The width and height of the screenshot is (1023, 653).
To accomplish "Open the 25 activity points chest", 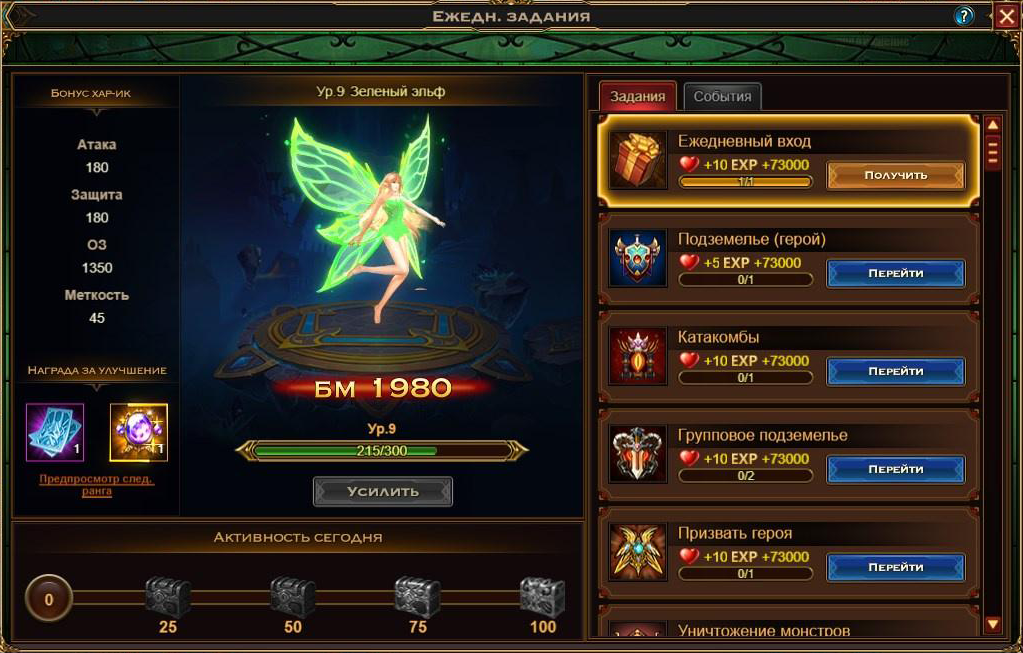I will click(167, 597).
